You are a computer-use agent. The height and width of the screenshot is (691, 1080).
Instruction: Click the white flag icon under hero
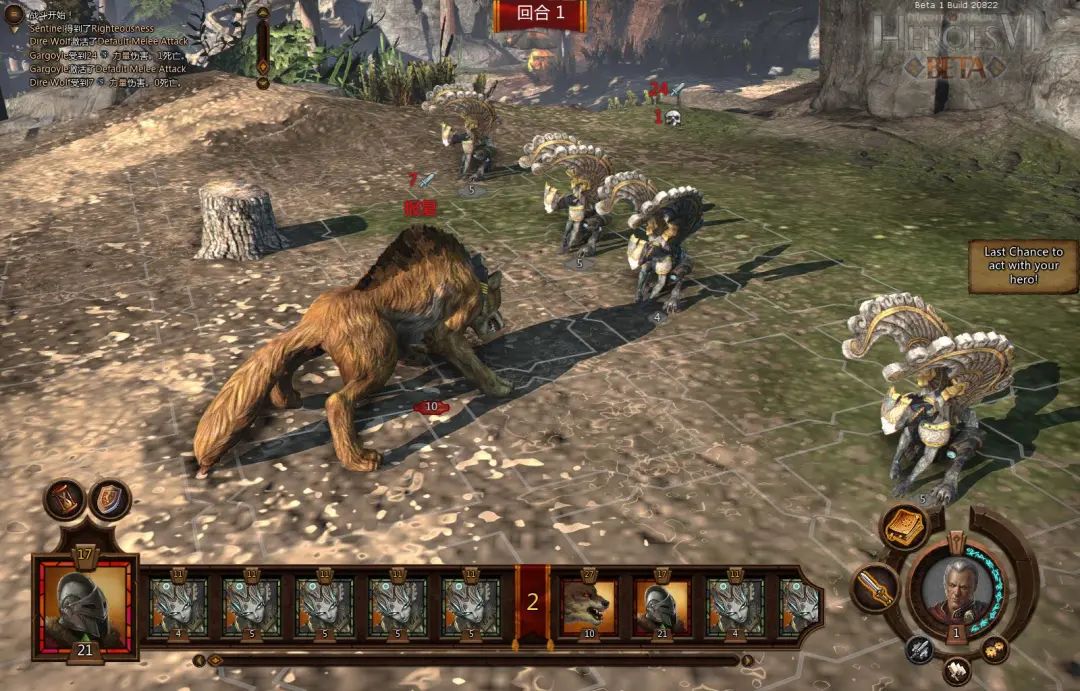[x=957, y=667]
